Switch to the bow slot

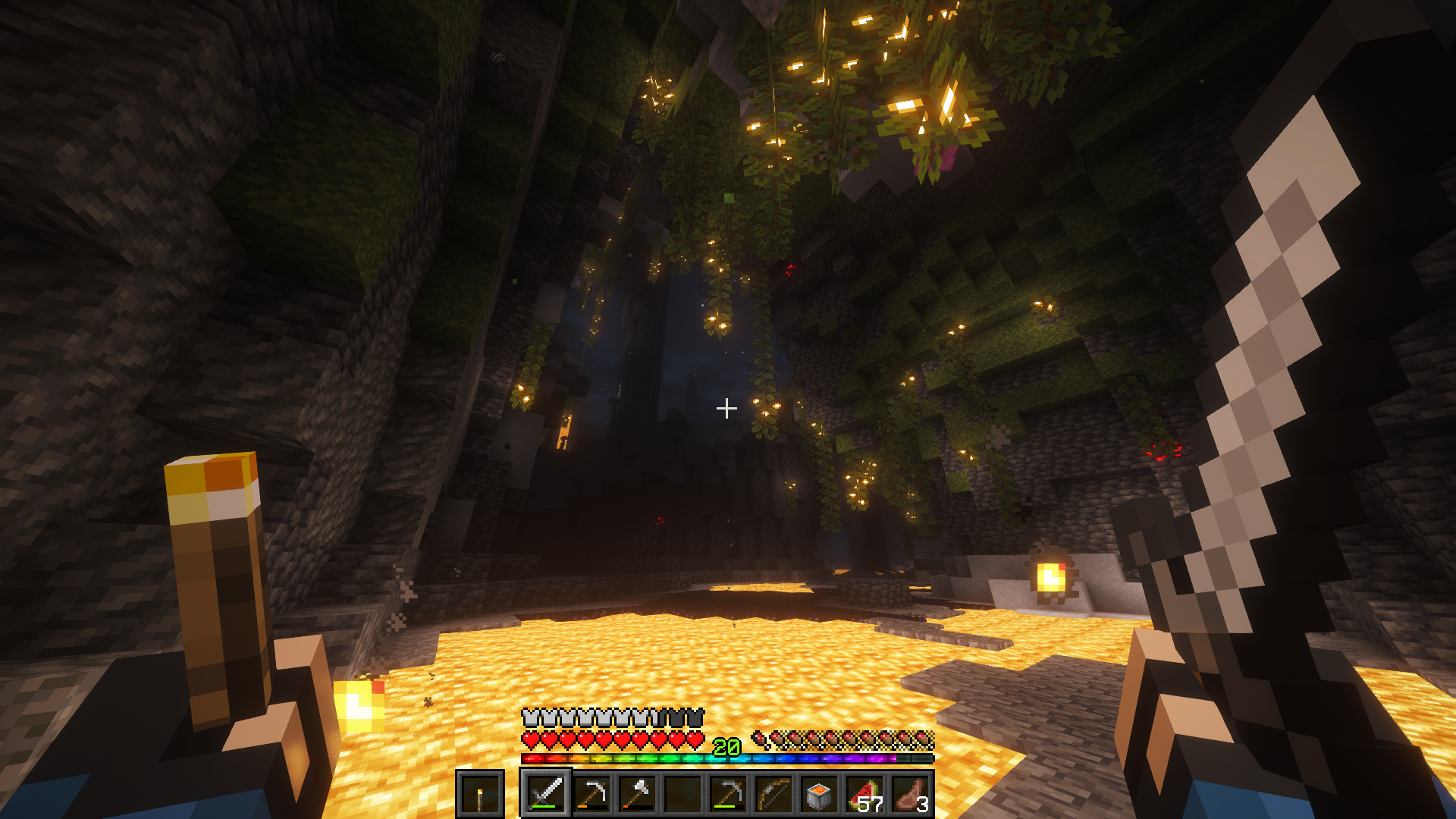773,794
